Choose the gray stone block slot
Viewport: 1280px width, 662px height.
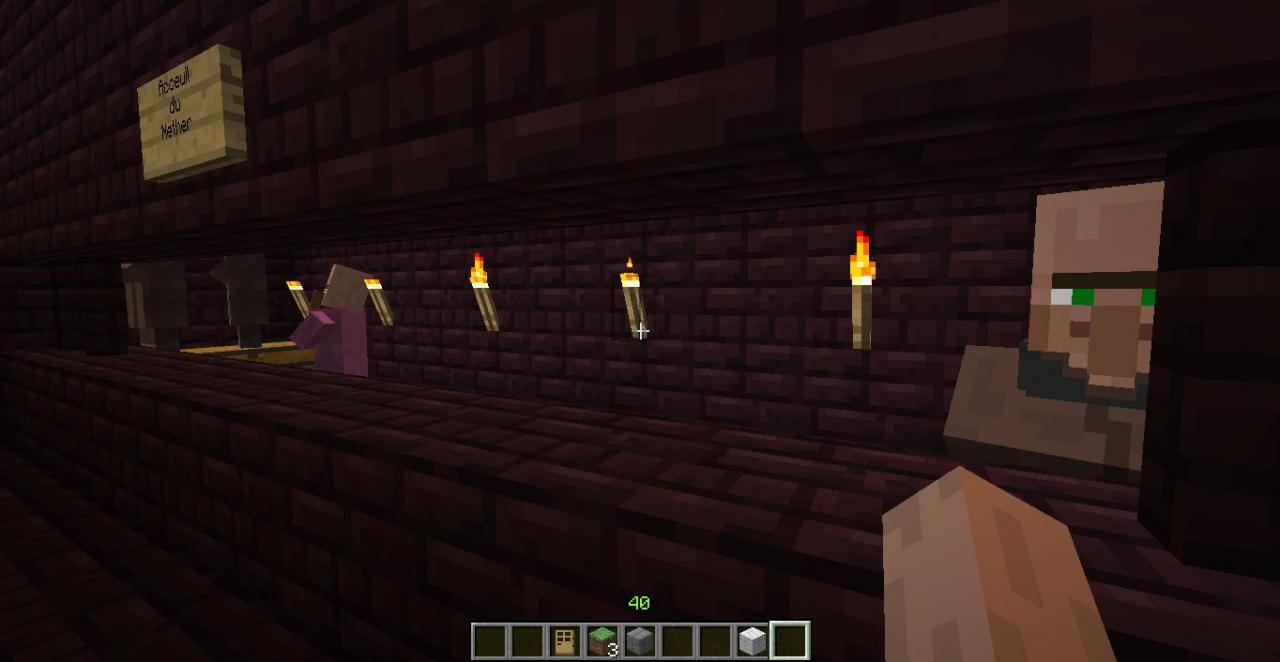click(x=640, y=641)
